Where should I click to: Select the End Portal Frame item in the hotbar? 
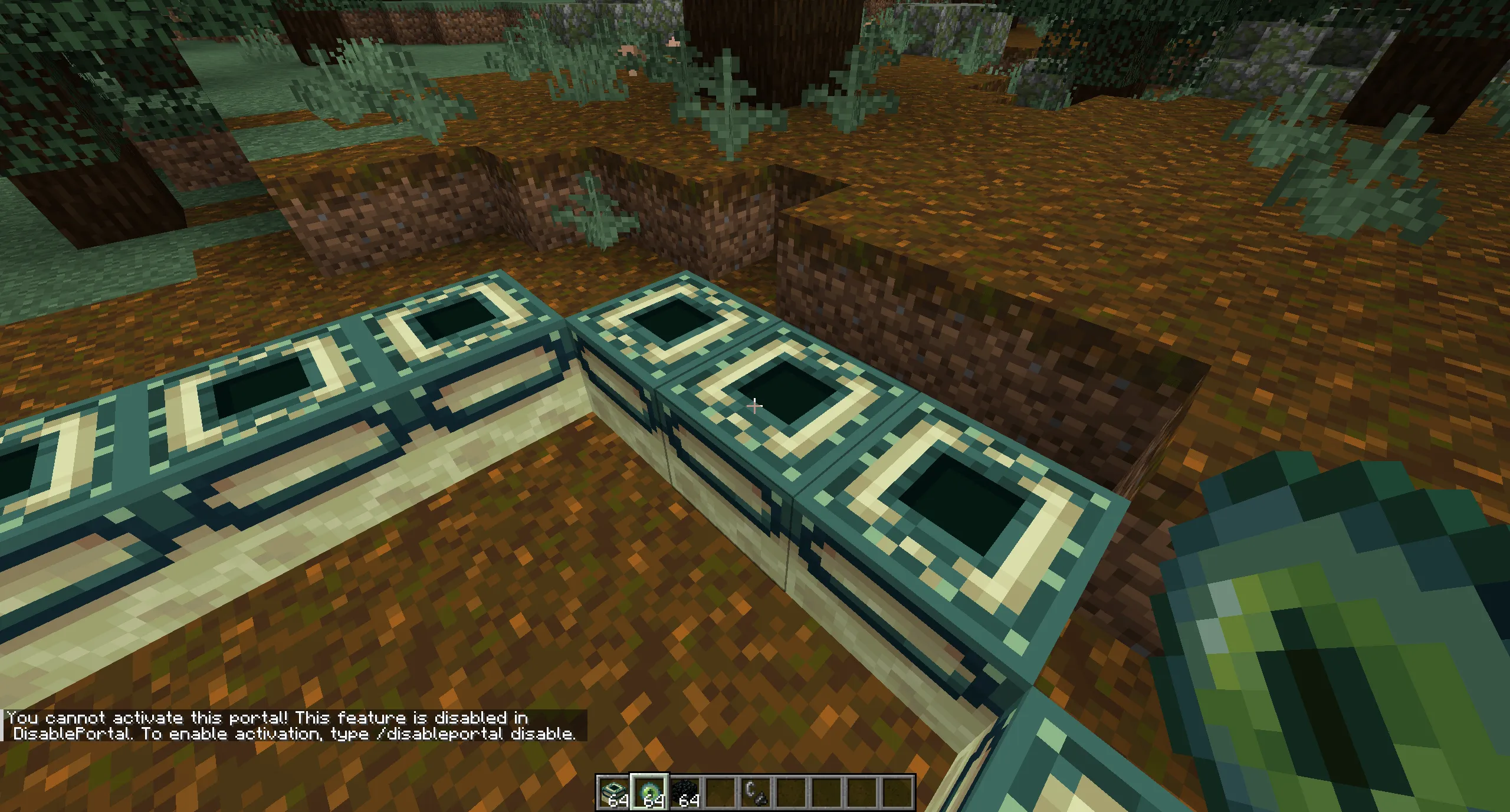point(613,790)
